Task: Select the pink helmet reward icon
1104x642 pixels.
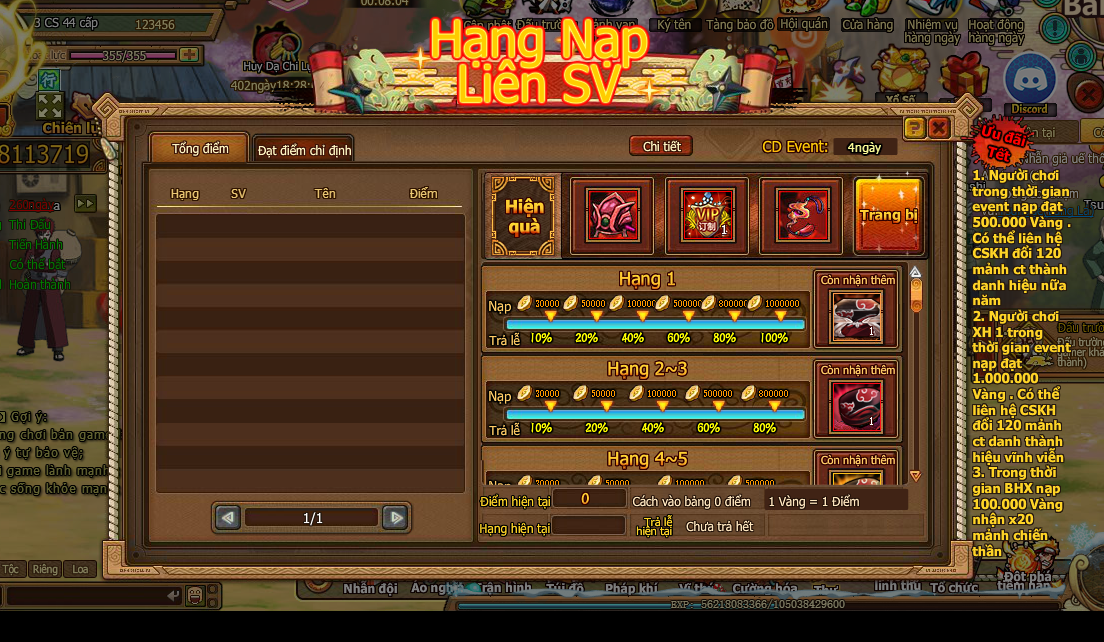Action: click(611, 215)
